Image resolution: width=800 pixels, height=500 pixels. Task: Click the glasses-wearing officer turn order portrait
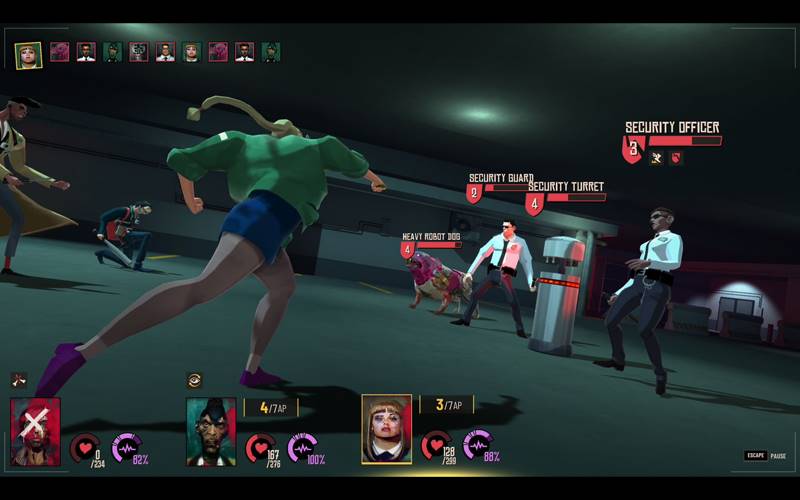[165, 52]
